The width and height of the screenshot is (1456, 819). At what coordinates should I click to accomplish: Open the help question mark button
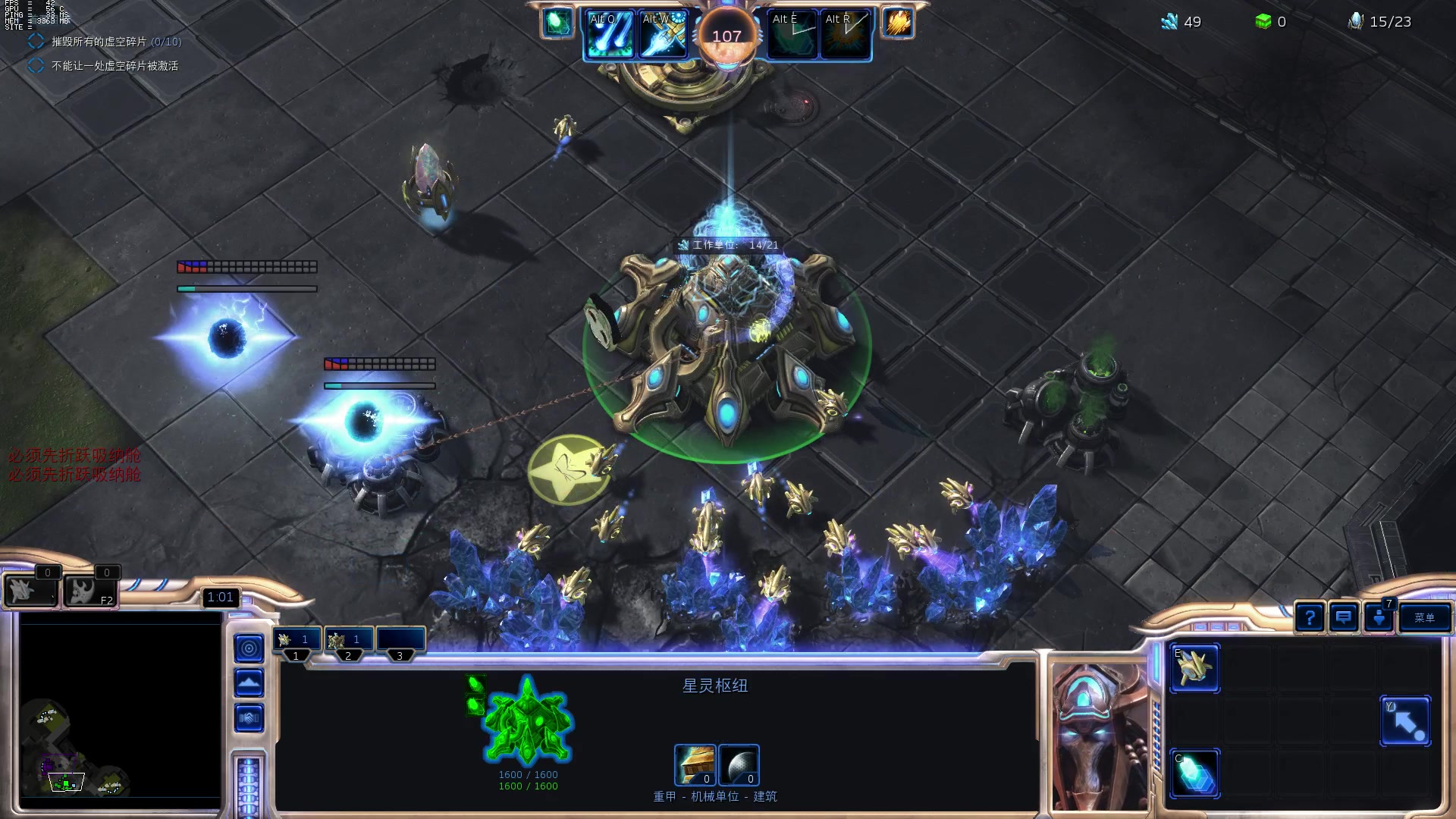pyautogui.click(x=1309, y=617)
